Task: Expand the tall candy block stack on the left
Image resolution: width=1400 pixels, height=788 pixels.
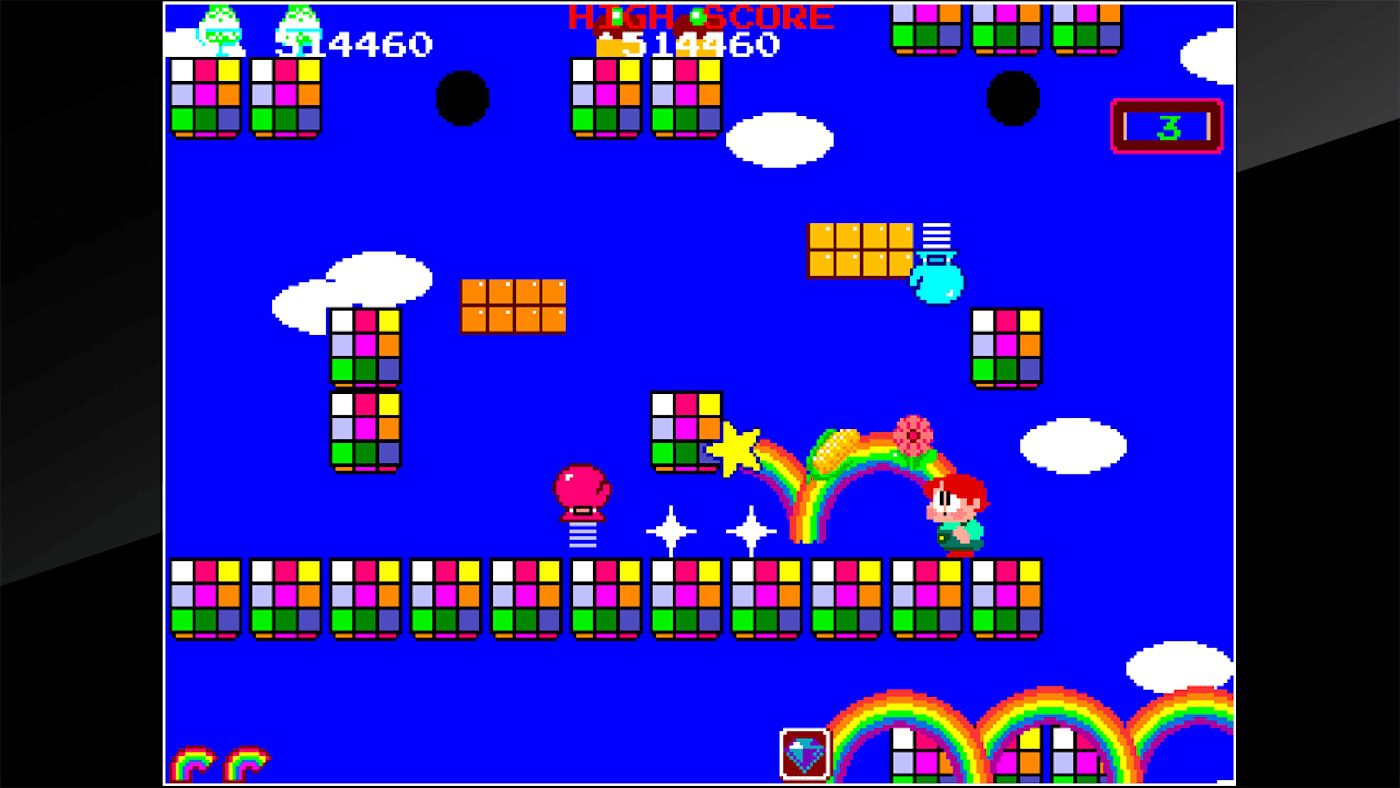Action: click(x=364, y=390)
